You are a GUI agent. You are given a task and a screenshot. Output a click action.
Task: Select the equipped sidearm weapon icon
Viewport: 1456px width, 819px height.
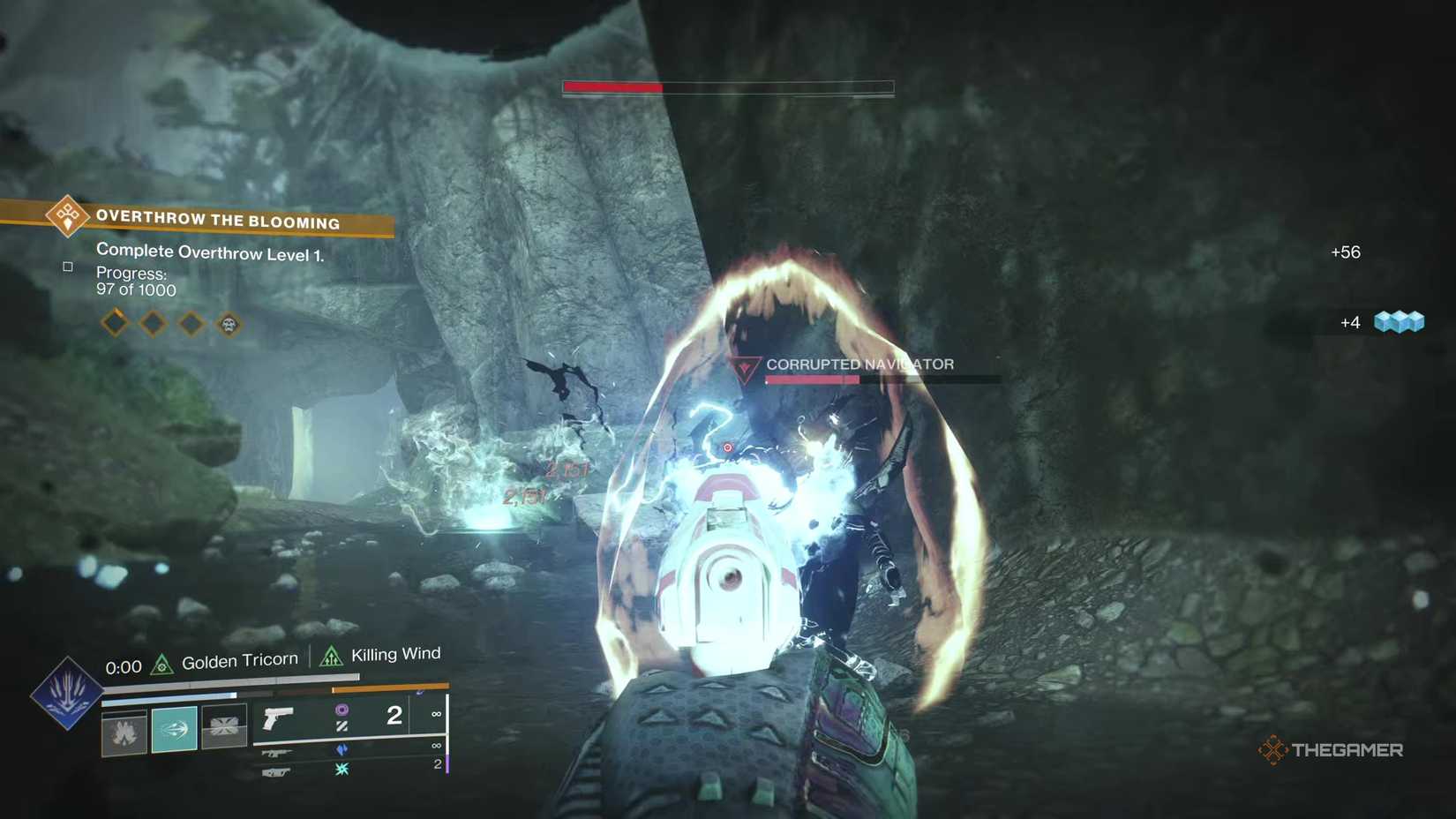(x=276, y=718)
